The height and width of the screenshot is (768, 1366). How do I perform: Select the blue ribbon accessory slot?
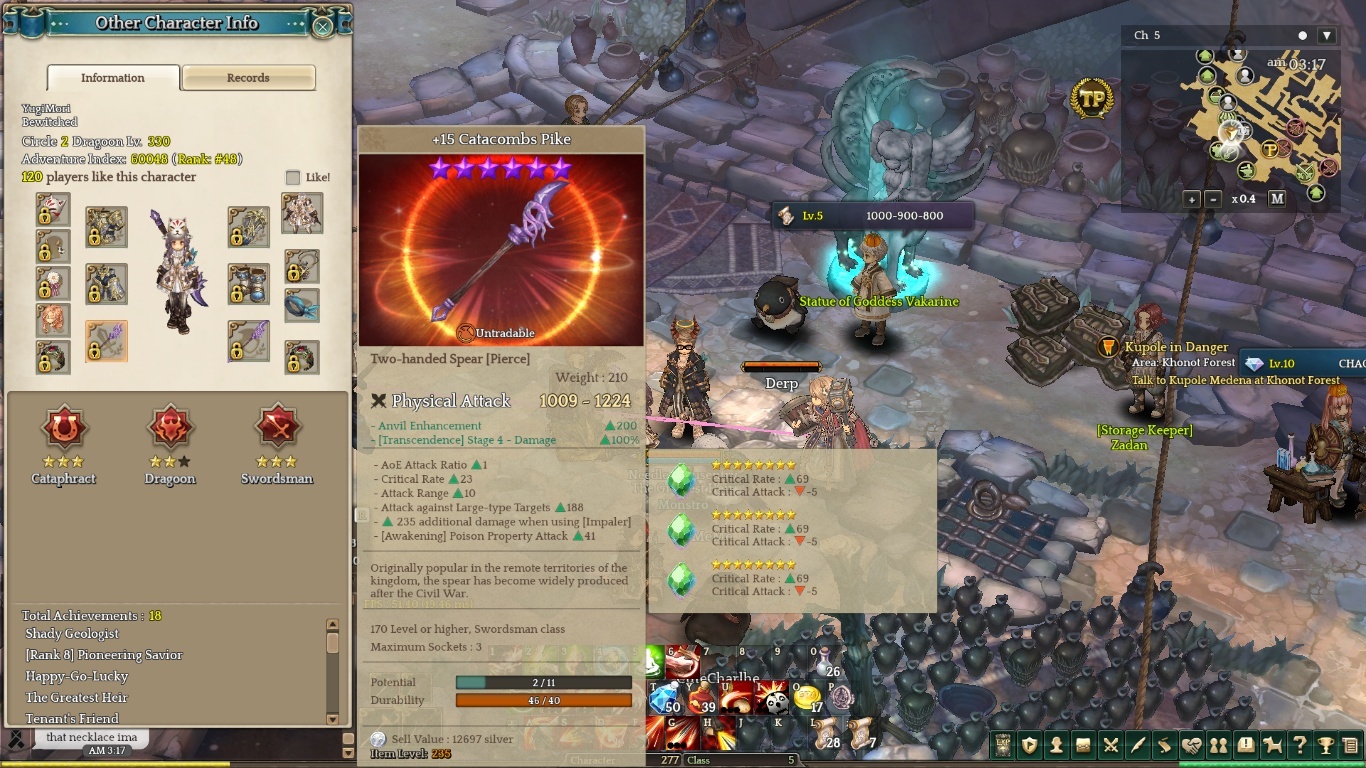pos(302,305)
